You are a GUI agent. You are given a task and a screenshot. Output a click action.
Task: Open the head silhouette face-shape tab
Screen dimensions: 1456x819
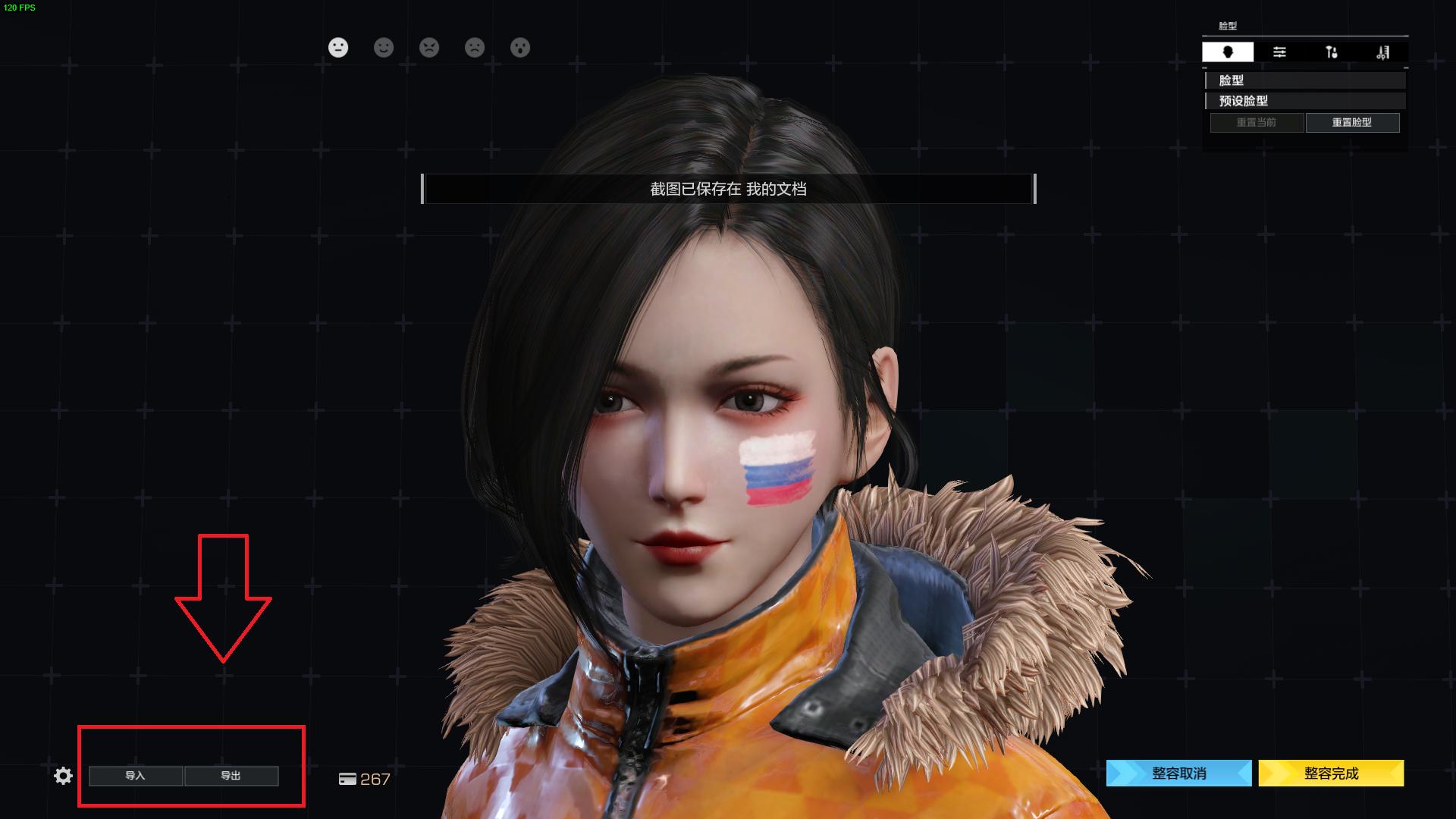1228,52
